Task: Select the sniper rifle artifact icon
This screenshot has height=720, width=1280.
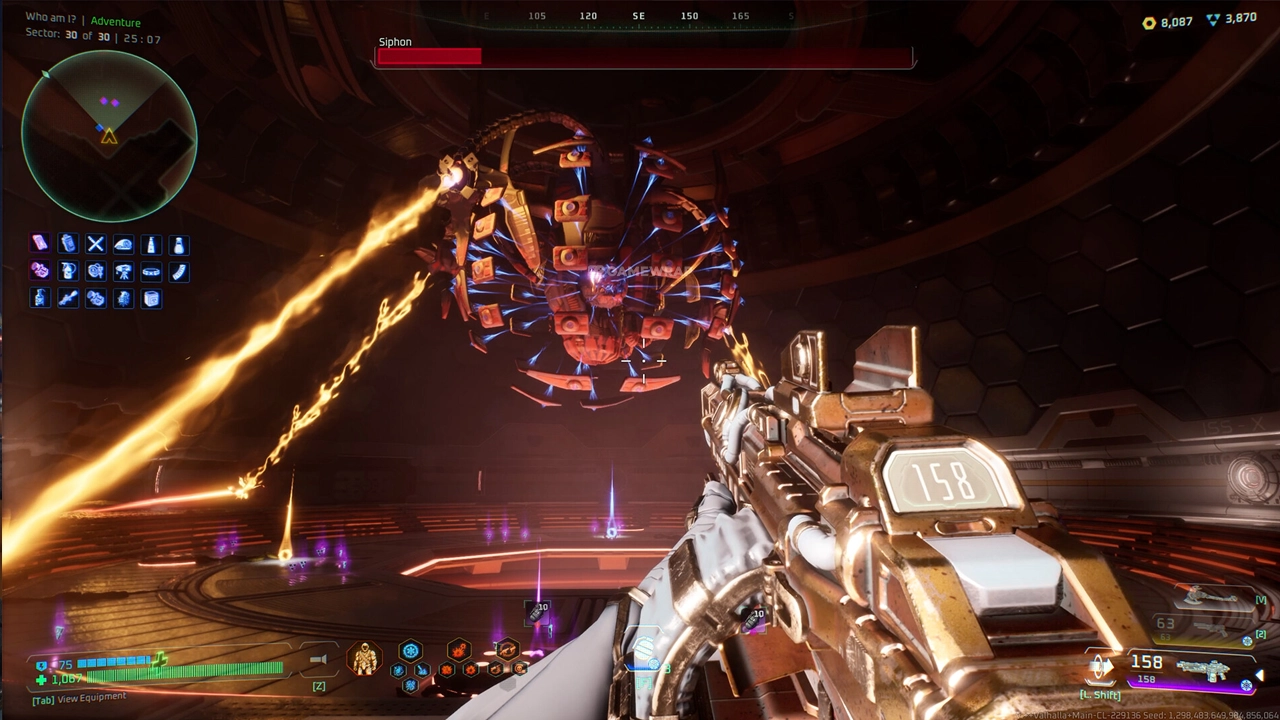Action: coord(68,298)
